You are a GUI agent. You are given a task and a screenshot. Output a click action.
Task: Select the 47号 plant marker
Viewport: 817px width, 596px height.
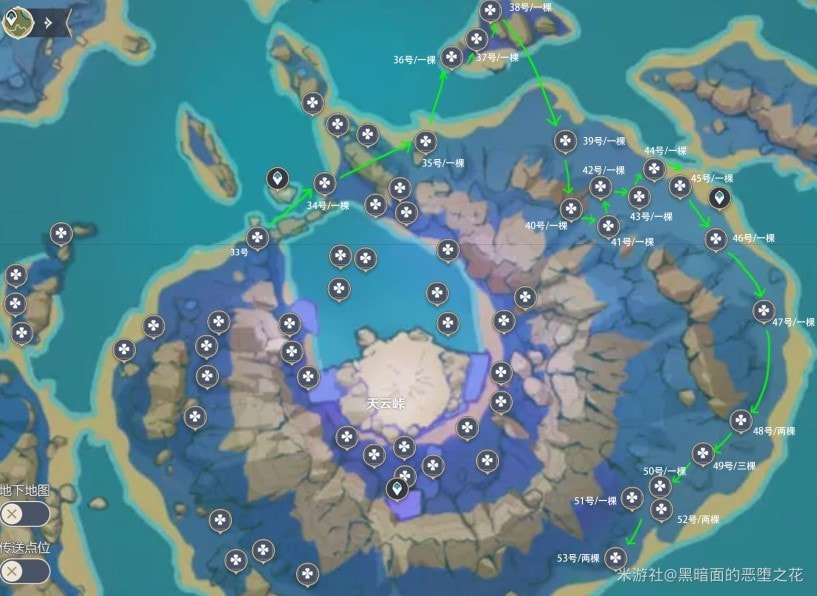(x=763, y=310)
